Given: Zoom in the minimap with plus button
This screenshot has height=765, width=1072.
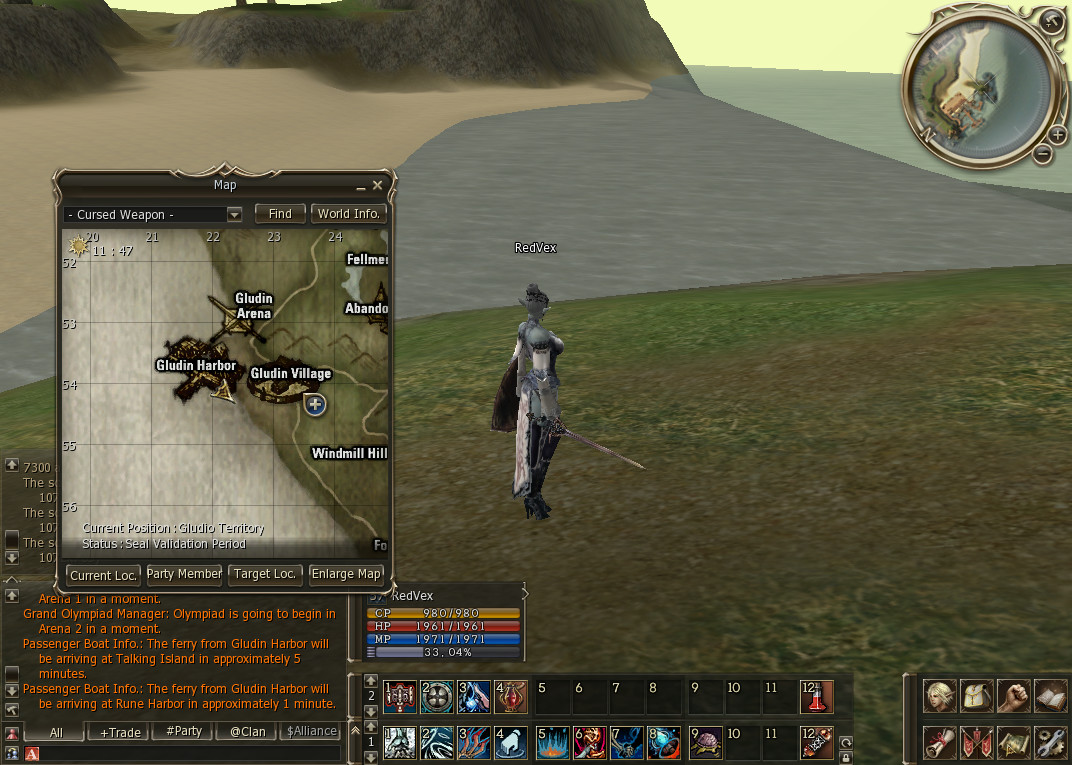Looking at the screenshot, I should pyautogui.click(x=1058, y=135).
